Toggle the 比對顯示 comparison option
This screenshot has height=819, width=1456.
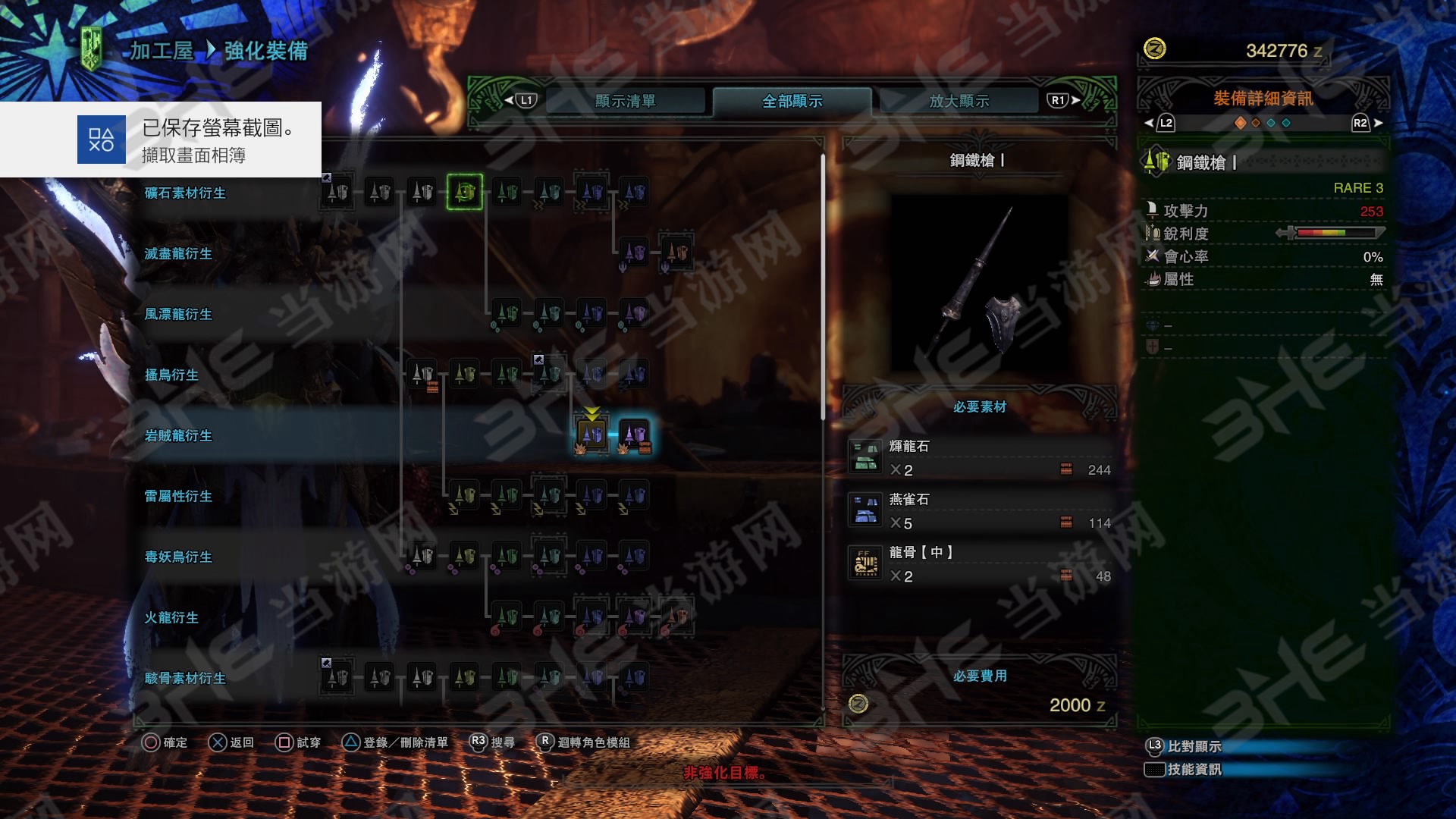pos(1194,746)
